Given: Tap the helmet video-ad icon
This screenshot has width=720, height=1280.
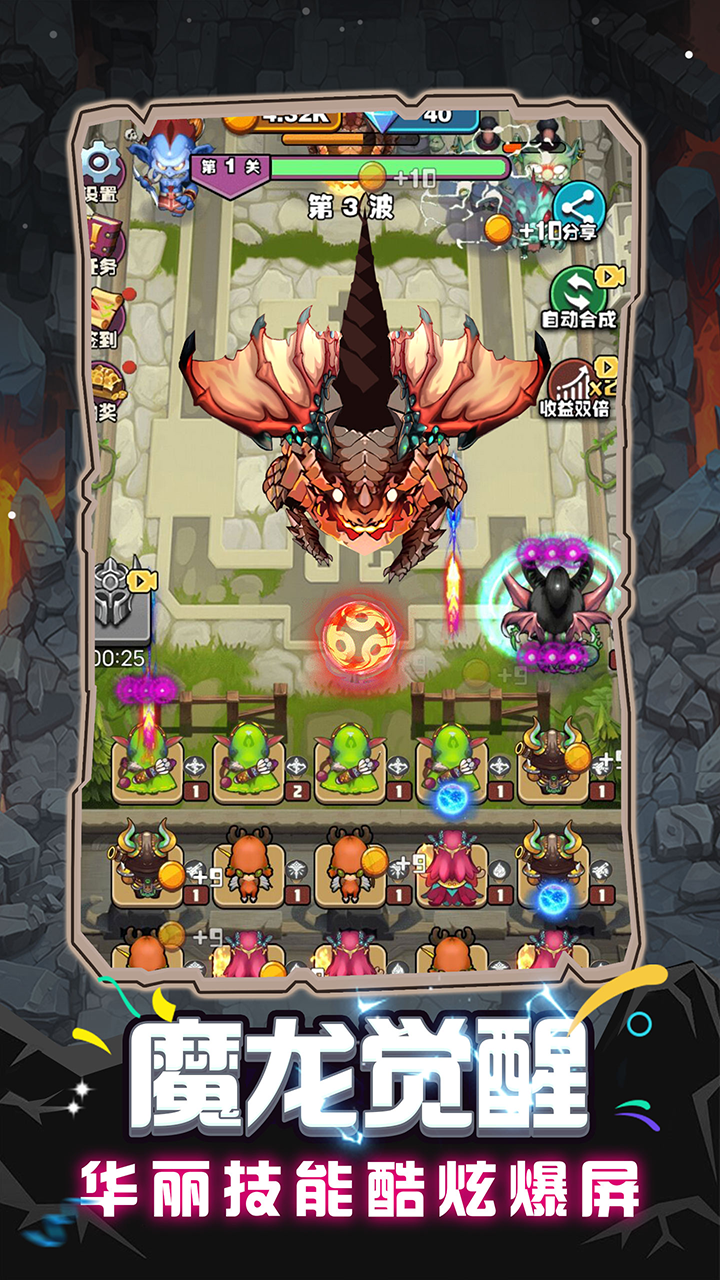Looking at the screenshot, I should coord(121,603).
